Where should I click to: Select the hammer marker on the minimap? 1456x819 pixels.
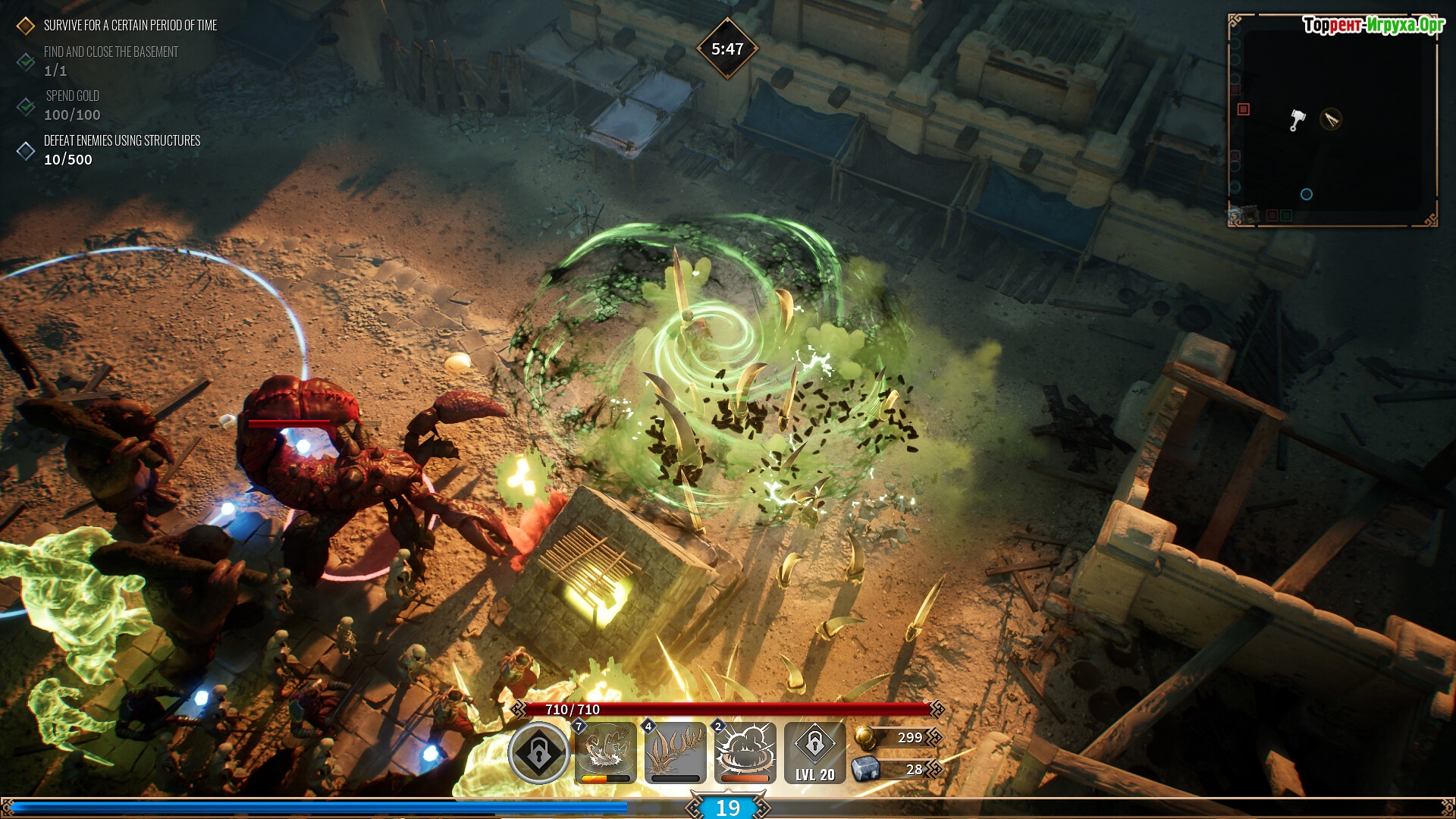[x=1298, y=120]
